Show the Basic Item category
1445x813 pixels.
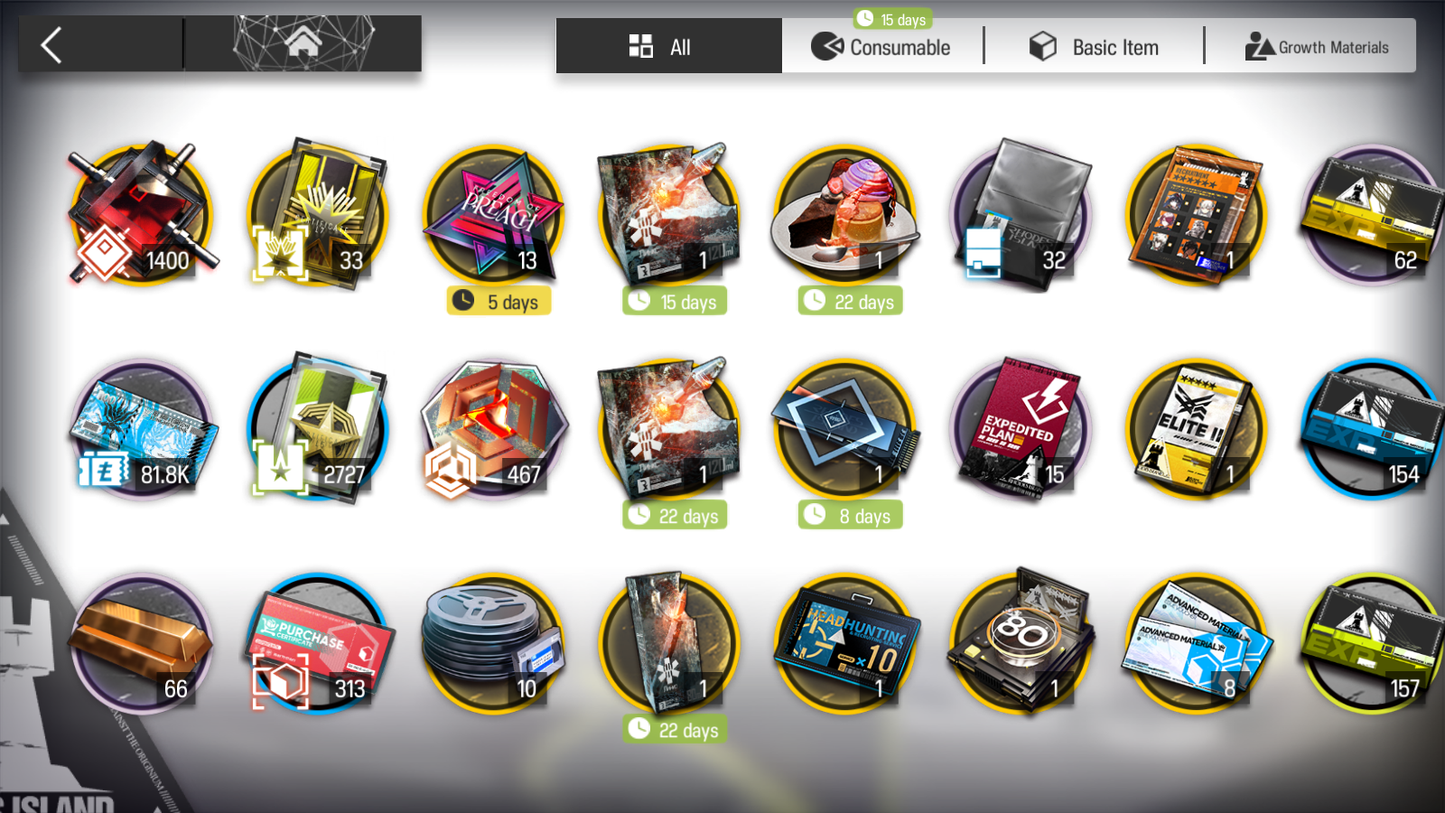1094,47
